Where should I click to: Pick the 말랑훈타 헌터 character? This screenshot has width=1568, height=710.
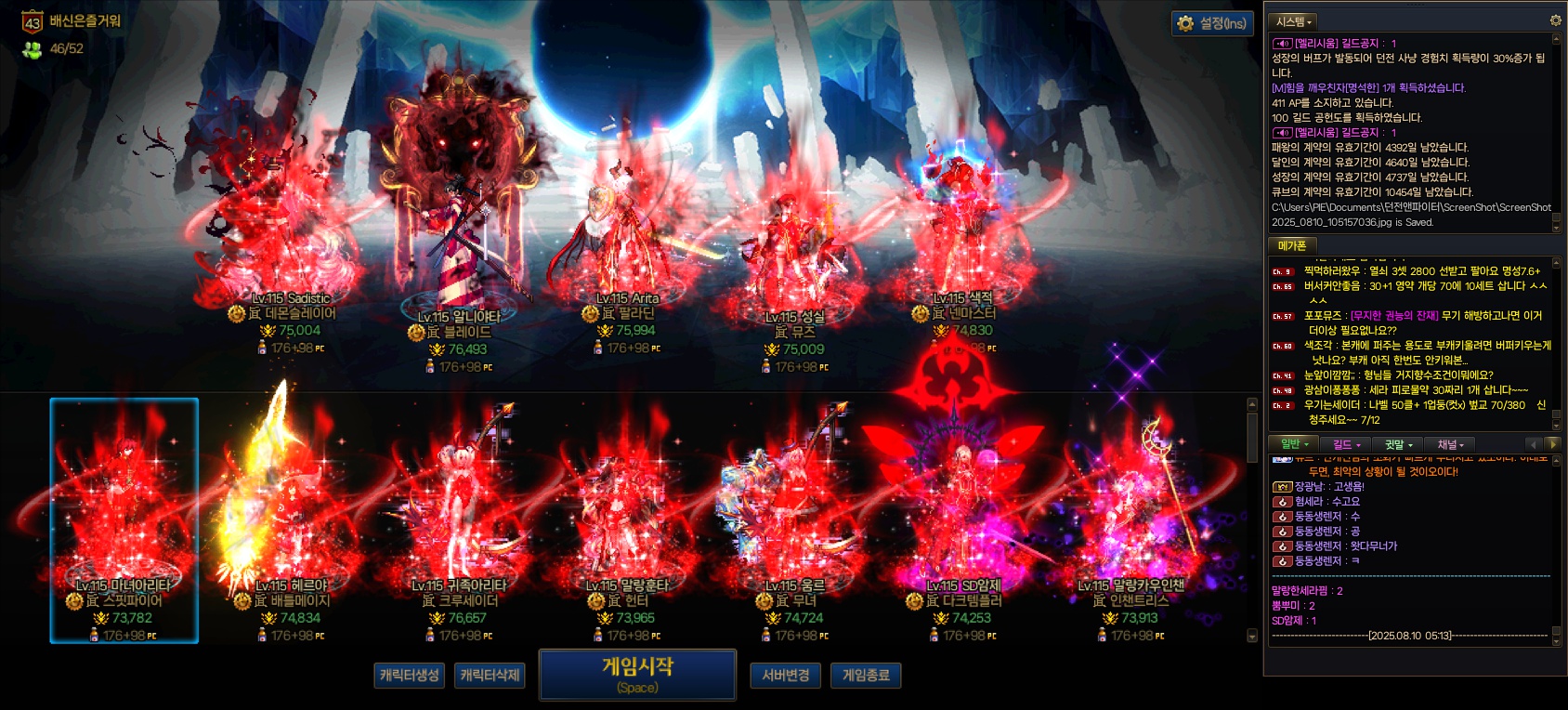point(627,520)
